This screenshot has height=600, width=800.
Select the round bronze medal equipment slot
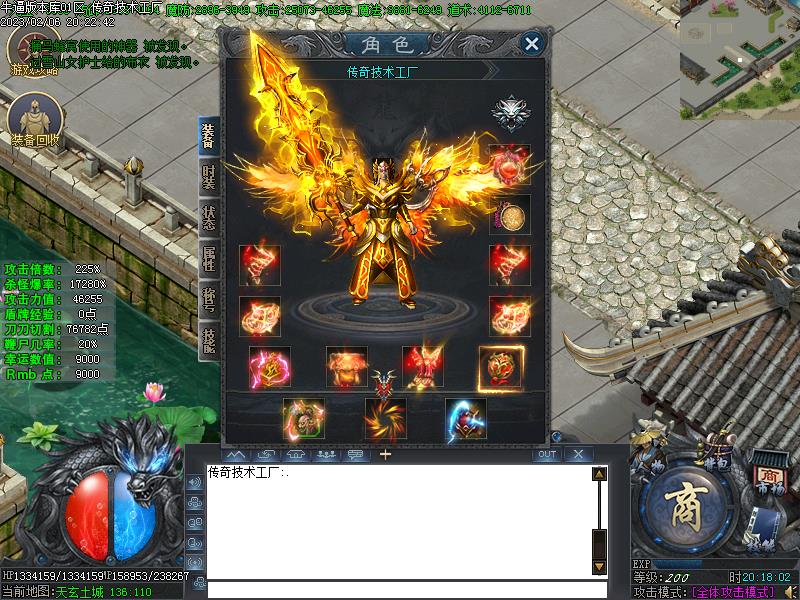(x=510, y=214)
